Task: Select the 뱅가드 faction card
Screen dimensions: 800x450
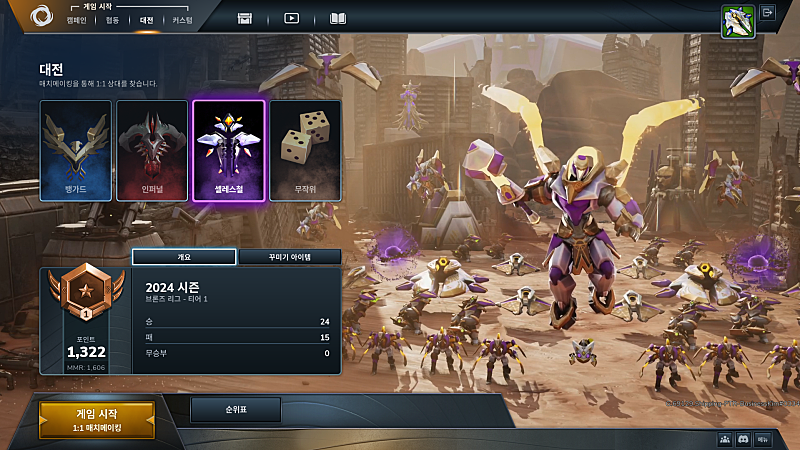Action: [76, 150]
